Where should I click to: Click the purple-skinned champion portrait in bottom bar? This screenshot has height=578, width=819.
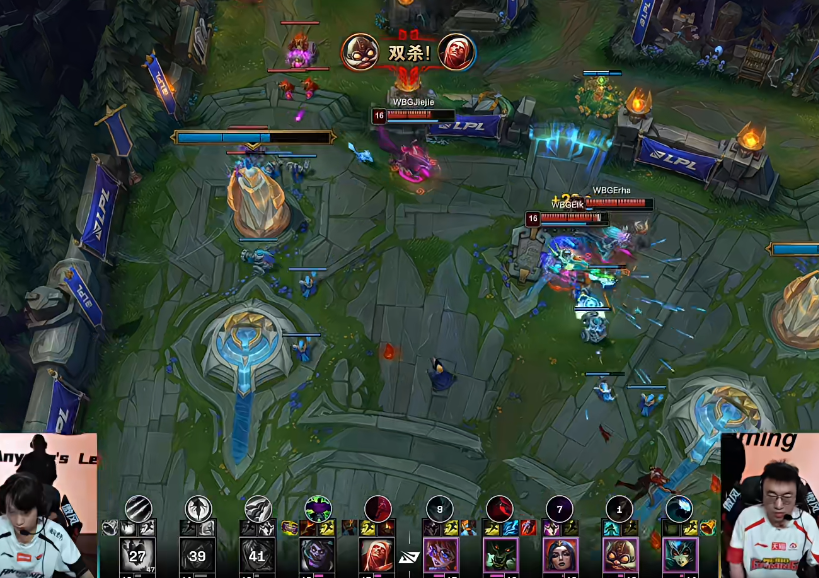coord(318,556)
